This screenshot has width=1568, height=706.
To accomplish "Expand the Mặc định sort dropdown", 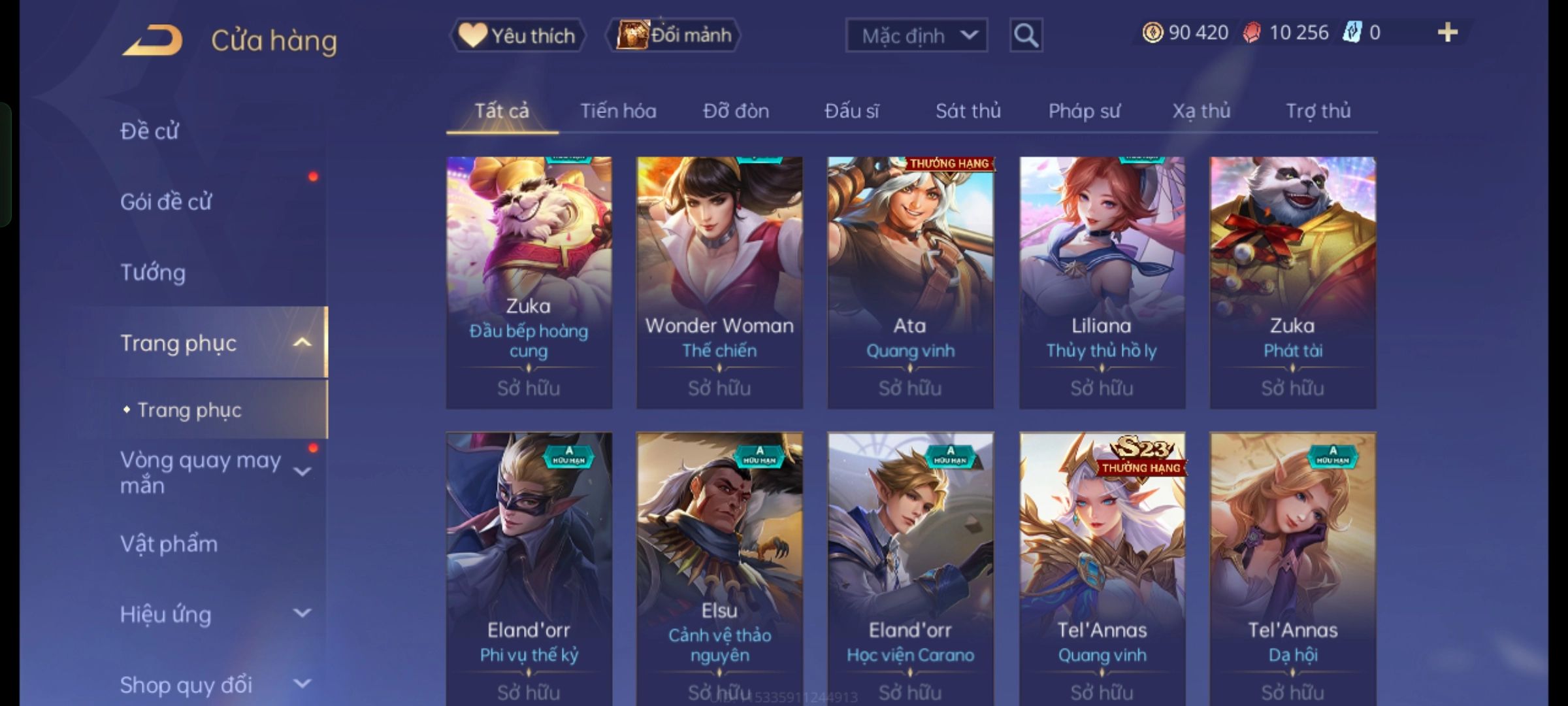I will coord(916,35).
